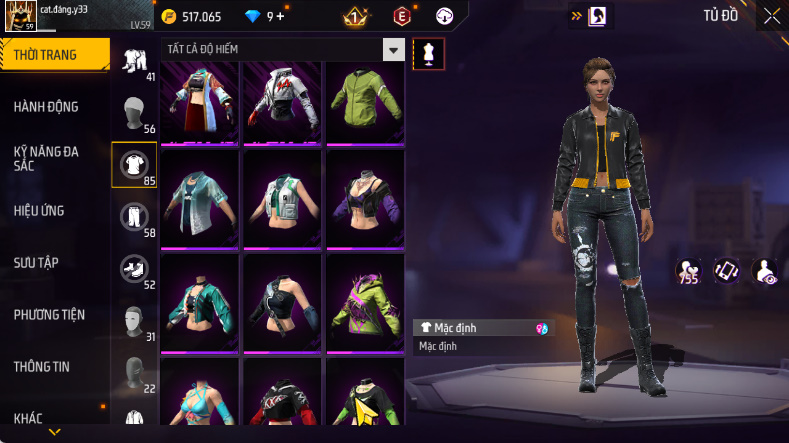Go to the SƯU TẬP tab
This screenshot has height=443, width=789.
36,262
